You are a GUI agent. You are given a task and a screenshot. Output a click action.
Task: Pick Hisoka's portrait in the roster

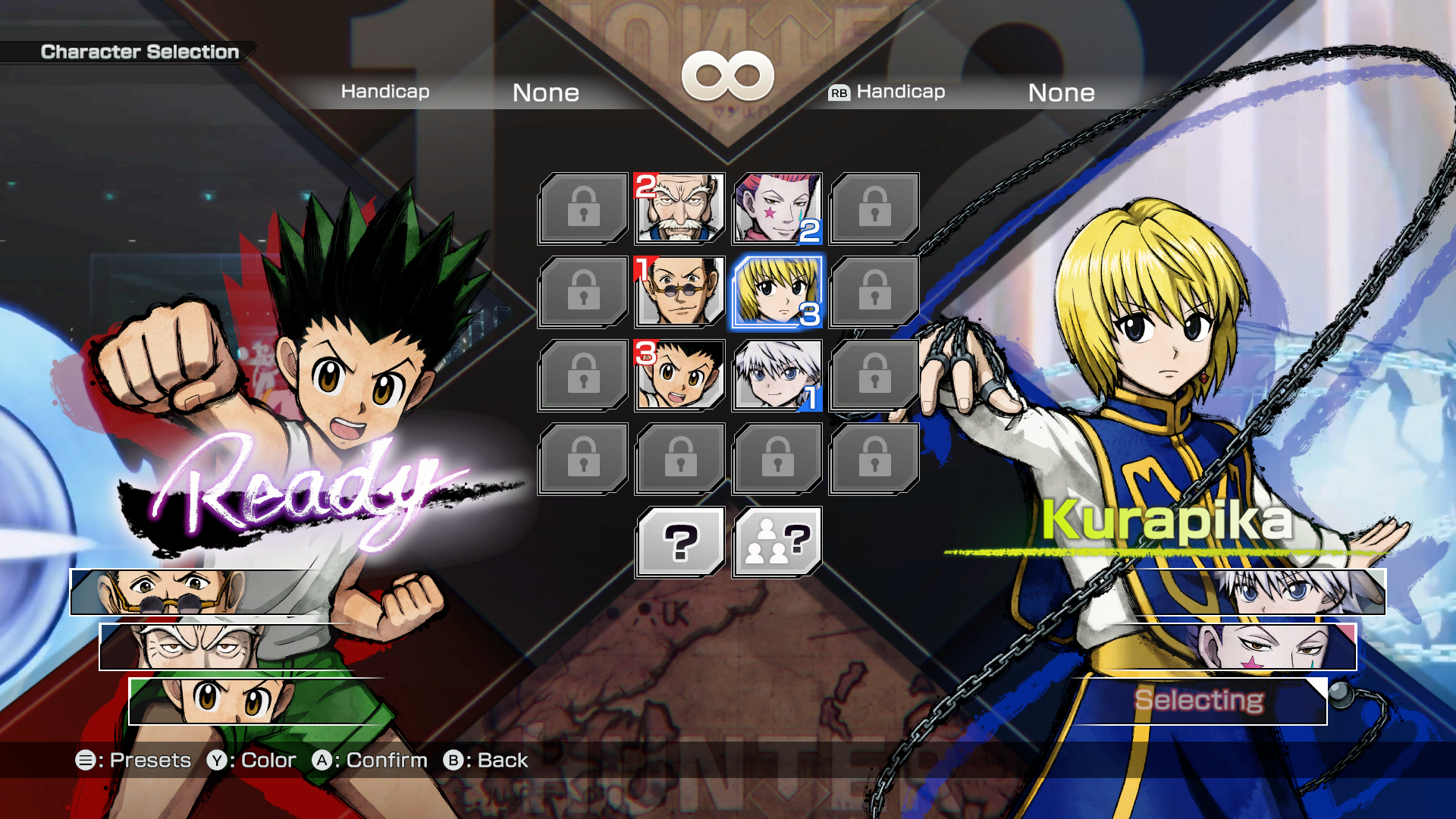[x=777, y=209]
